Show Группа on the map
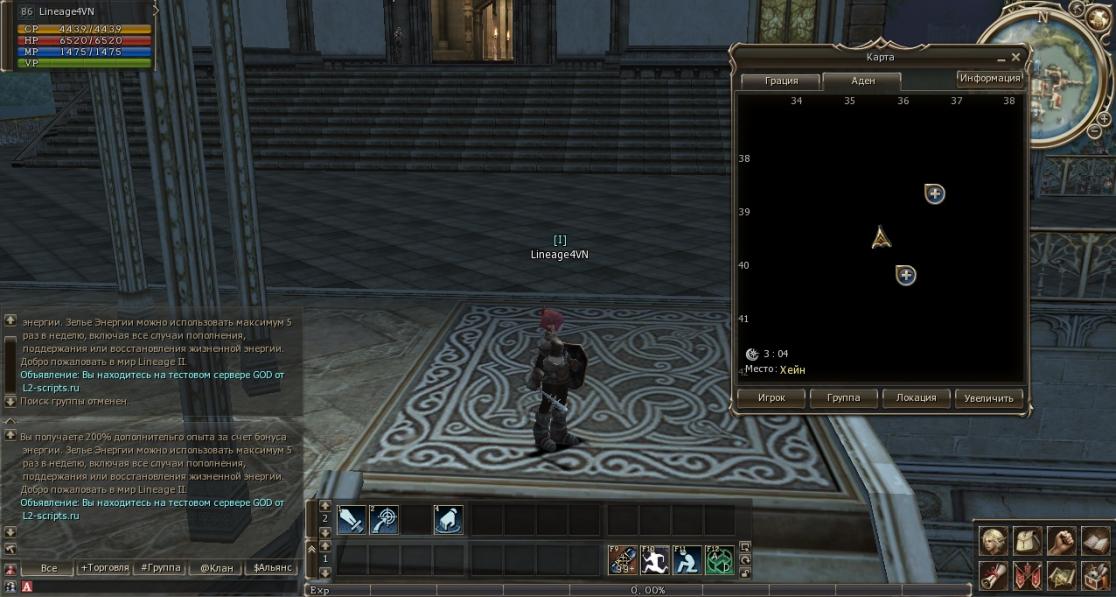Screen dimensions: 1116x597 [x=843, y=398]
